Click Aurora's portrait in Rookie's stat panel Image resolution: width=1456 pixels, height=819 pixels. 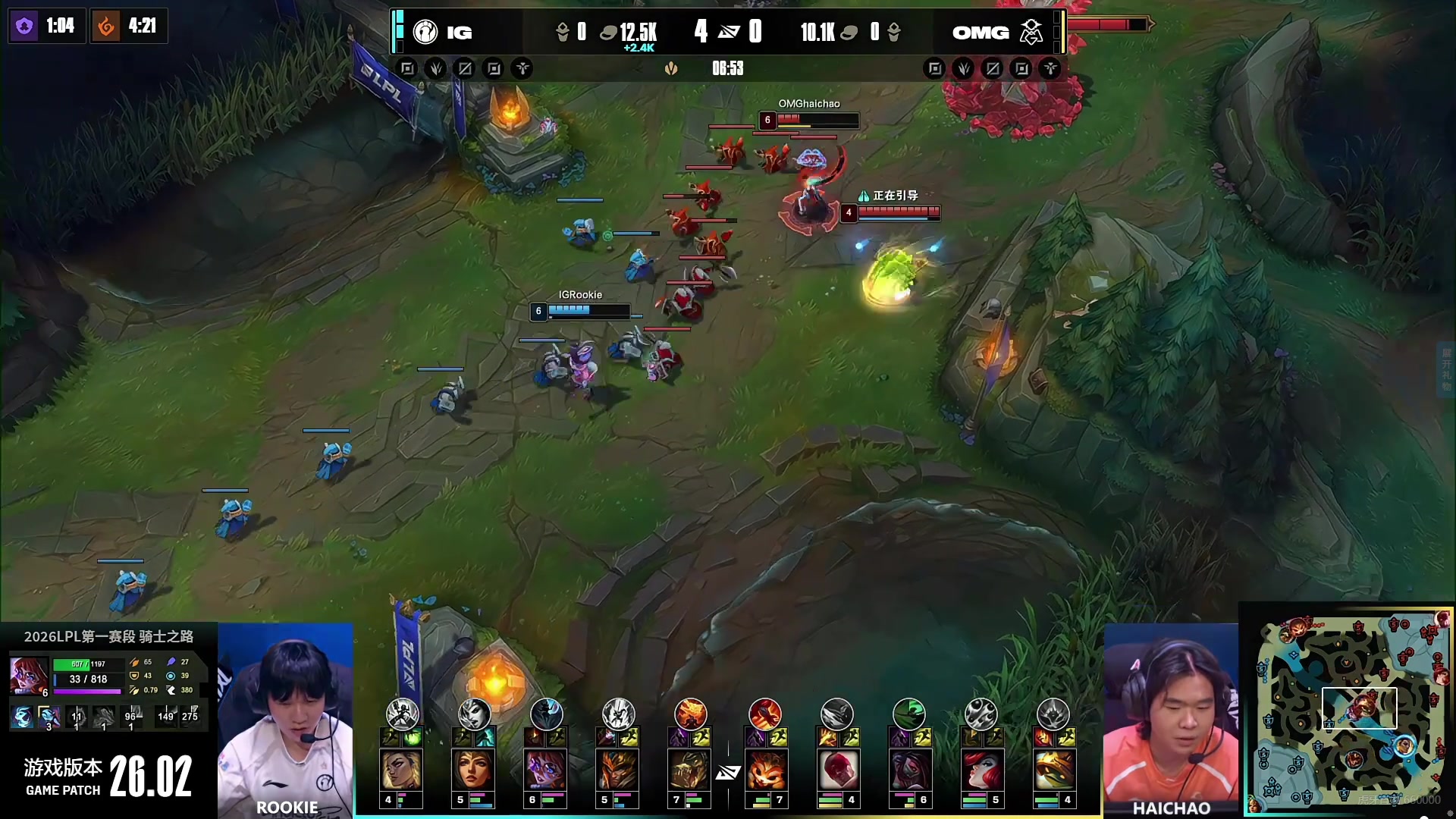[29, 675]
